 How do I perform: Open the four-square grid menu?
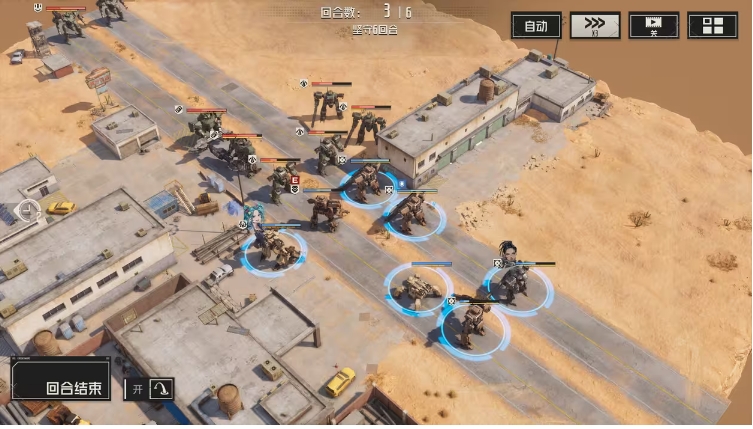click(713, 26)
